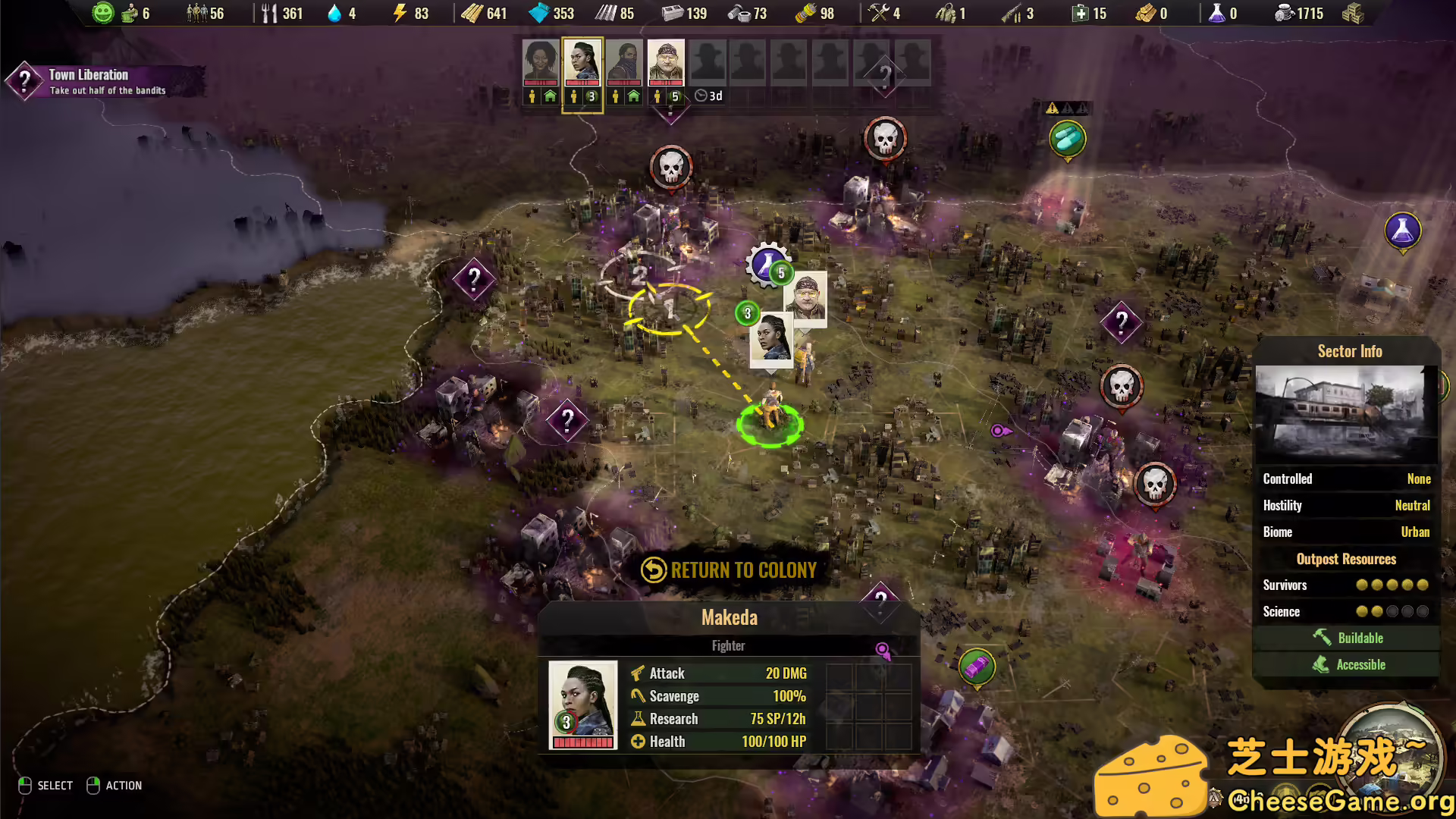Click the magnifier icon on Makeda's panel

pyautogui.click(x=882, y=650)
